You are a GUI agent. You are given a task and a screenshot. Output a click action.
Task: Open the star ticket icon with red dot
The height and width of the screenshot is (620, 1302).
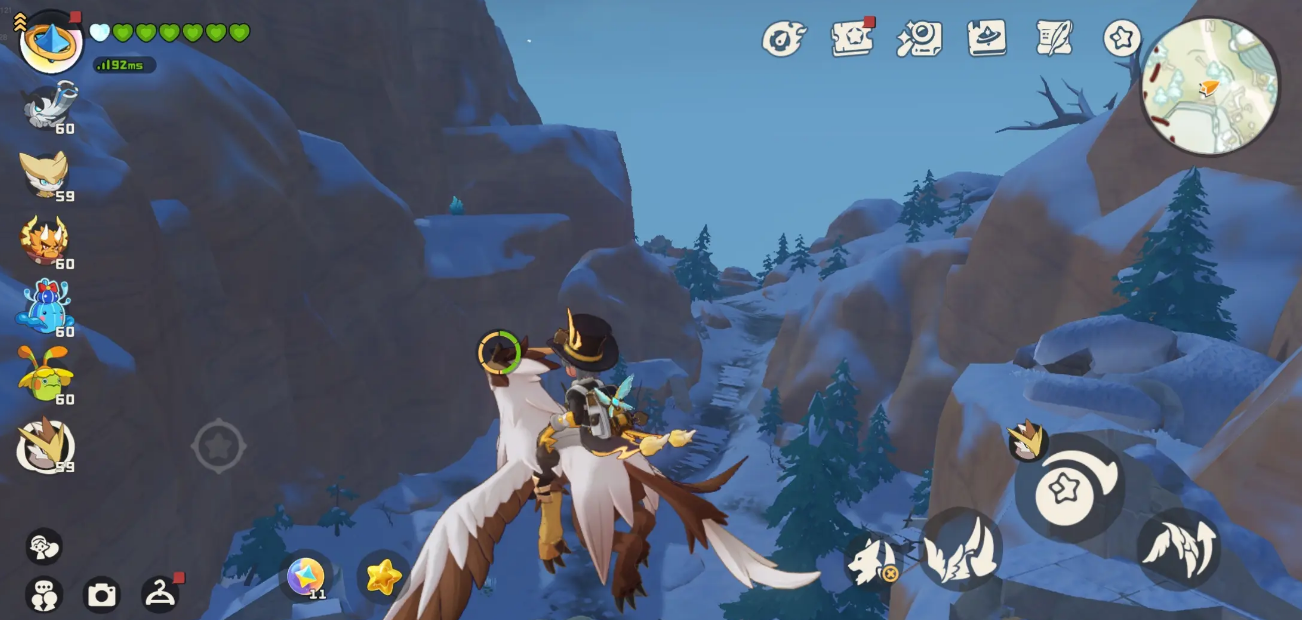(x=851, y=39)
